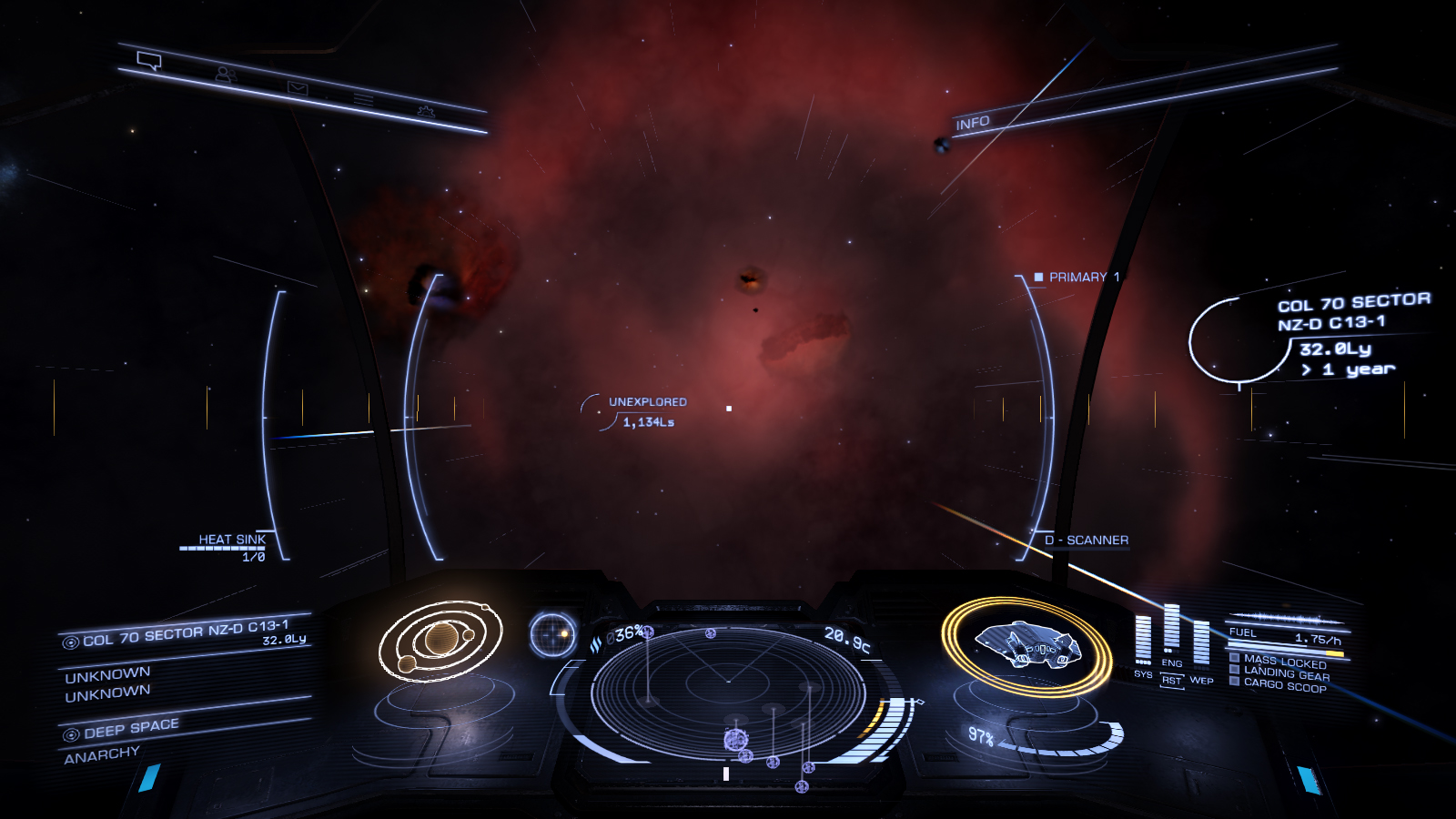Select the SYS power pip column

(1143, 640)
